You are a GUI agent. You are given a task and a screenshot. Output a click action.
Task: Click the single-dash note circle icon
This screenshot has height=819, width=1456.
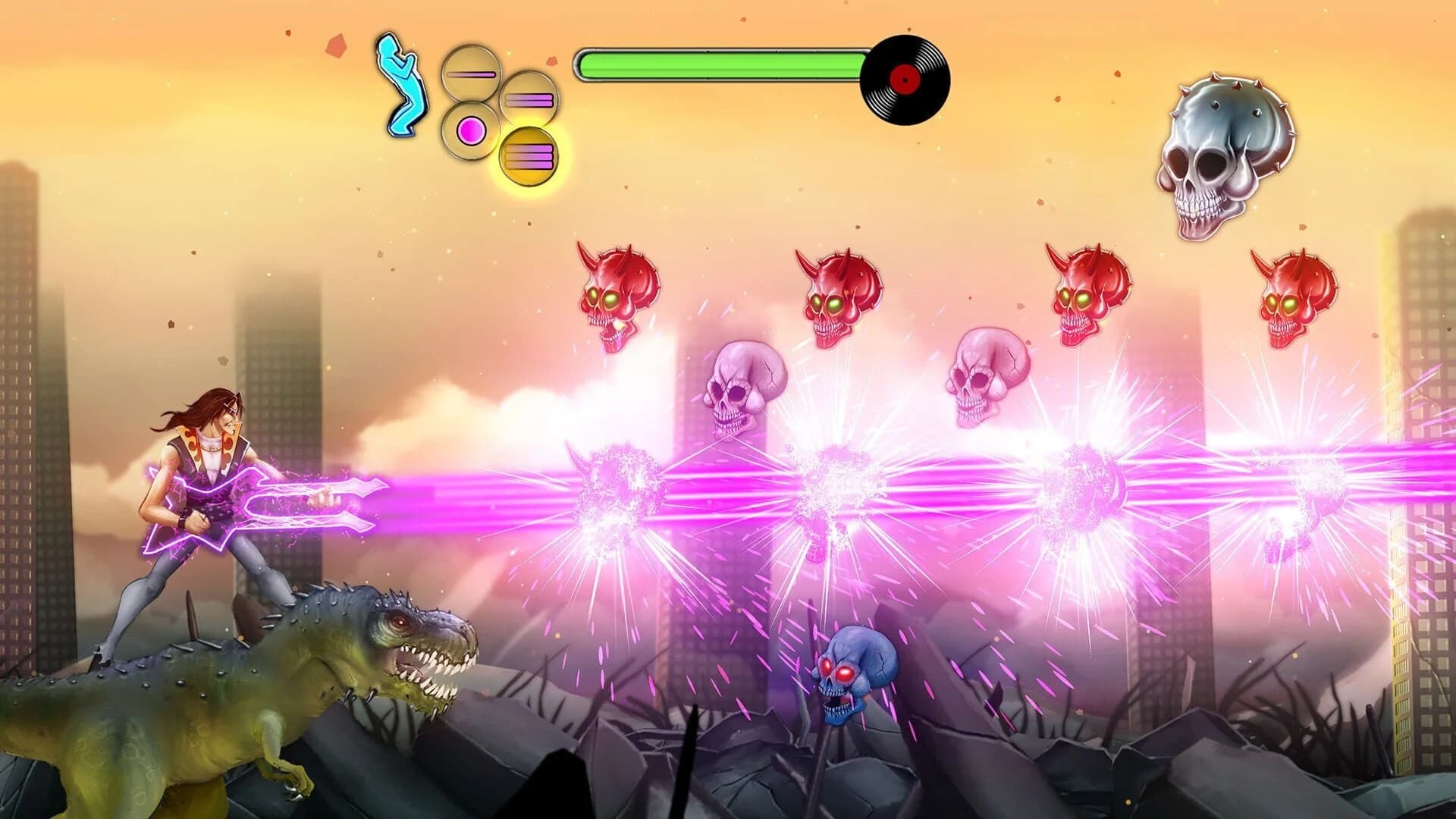point(472,74)
